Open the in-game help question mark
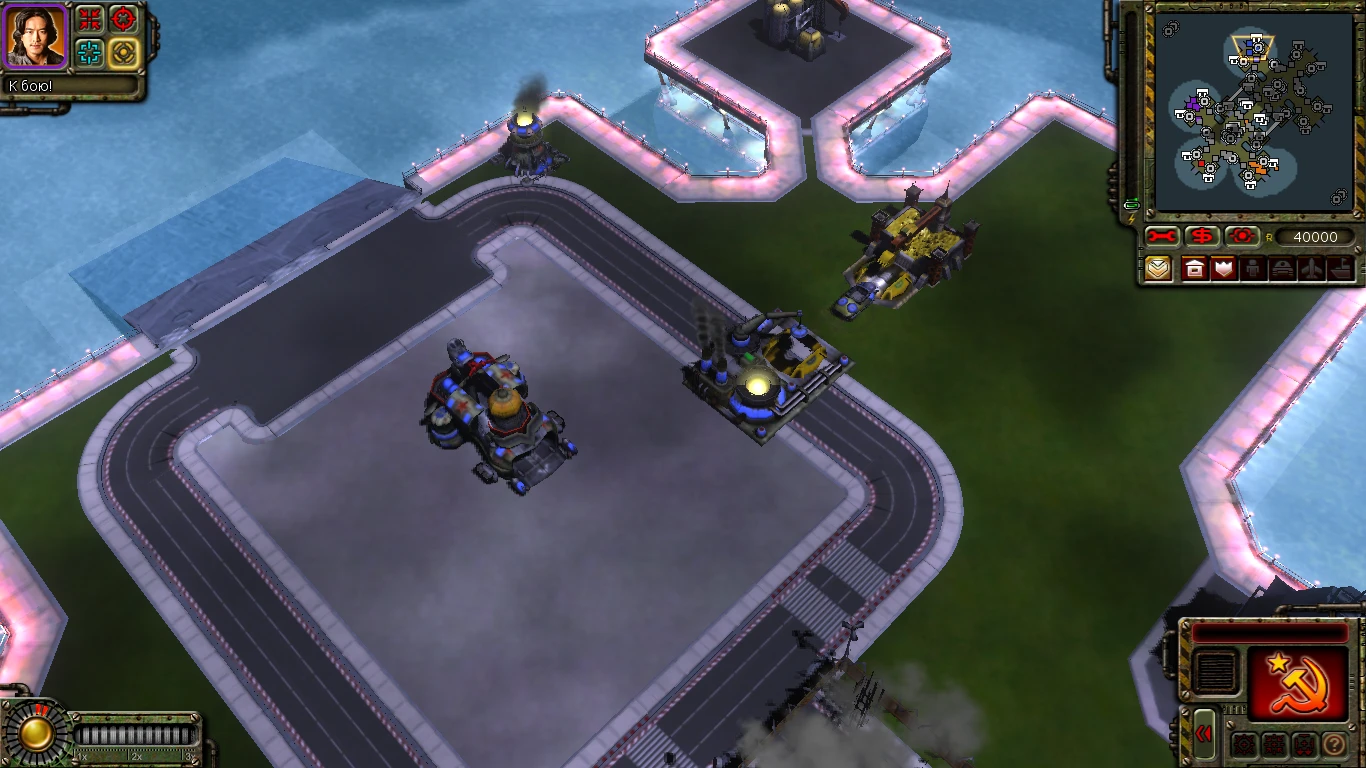 pyautogui.click(x=1334, y=743)
